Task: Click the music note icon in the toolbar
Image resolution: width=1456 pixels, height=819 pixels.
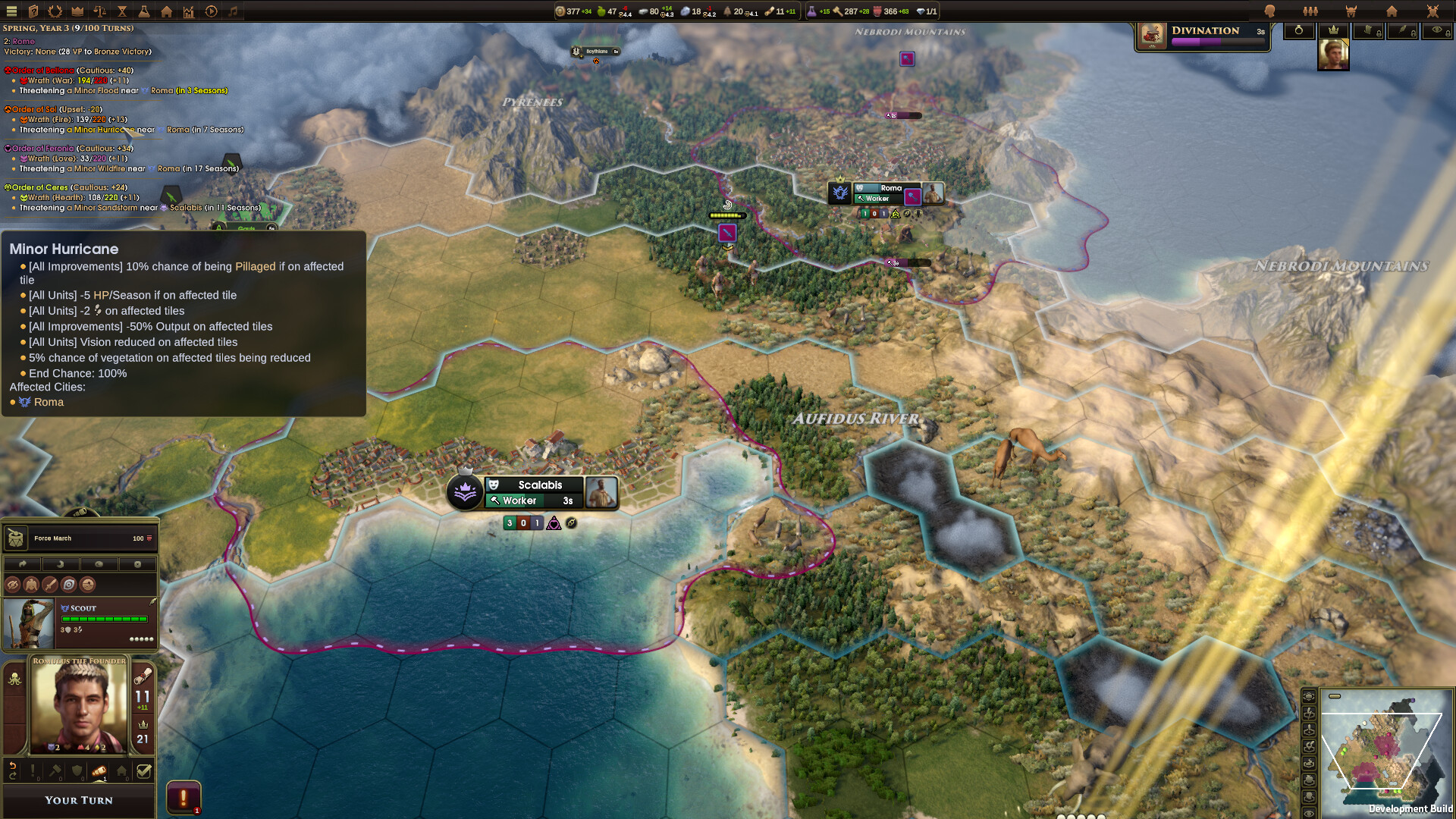Action: coord(233,11)
